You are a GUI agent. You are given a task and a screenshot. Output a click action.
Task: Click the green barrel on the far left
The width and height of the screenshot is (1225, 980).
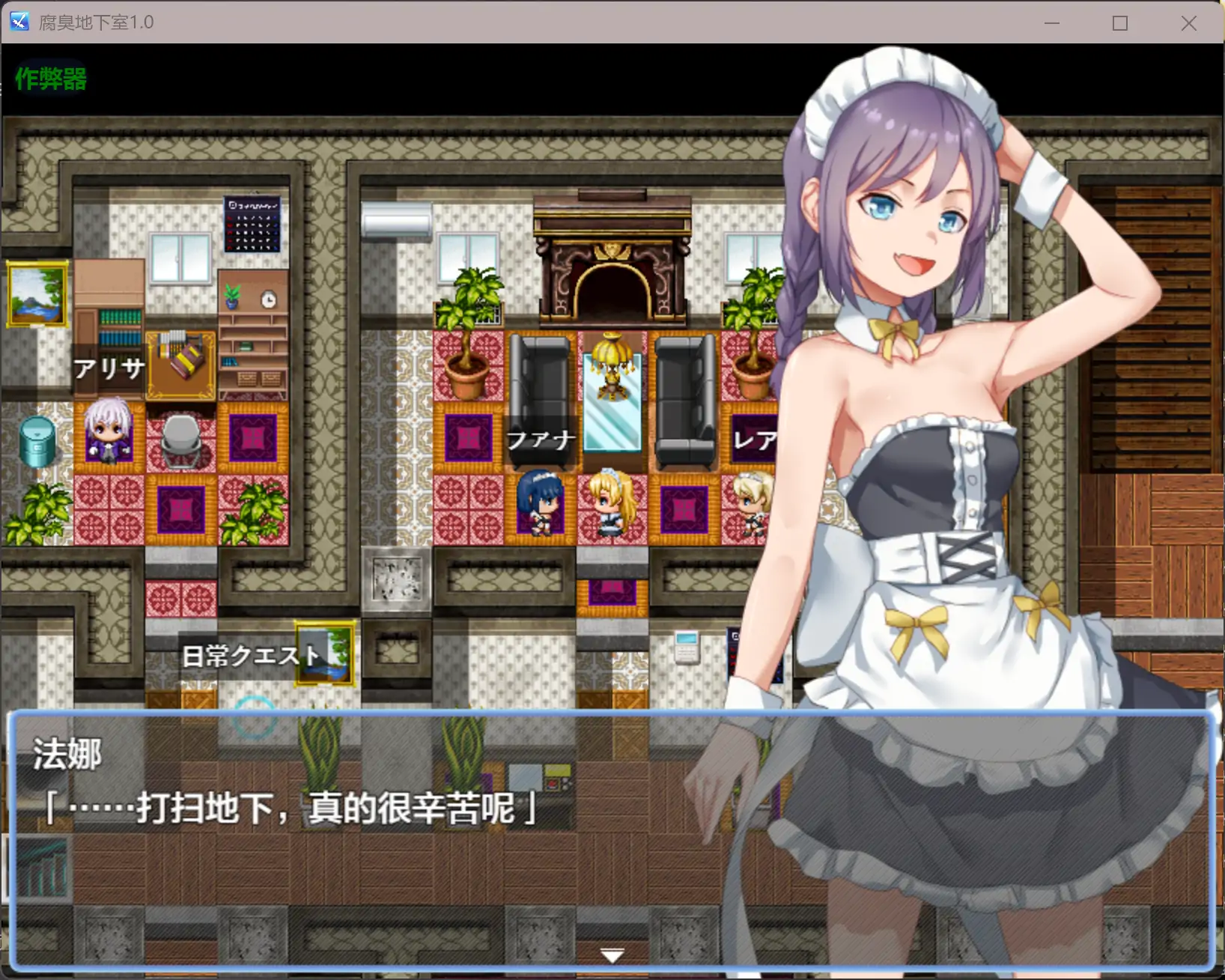pos(37,442)
